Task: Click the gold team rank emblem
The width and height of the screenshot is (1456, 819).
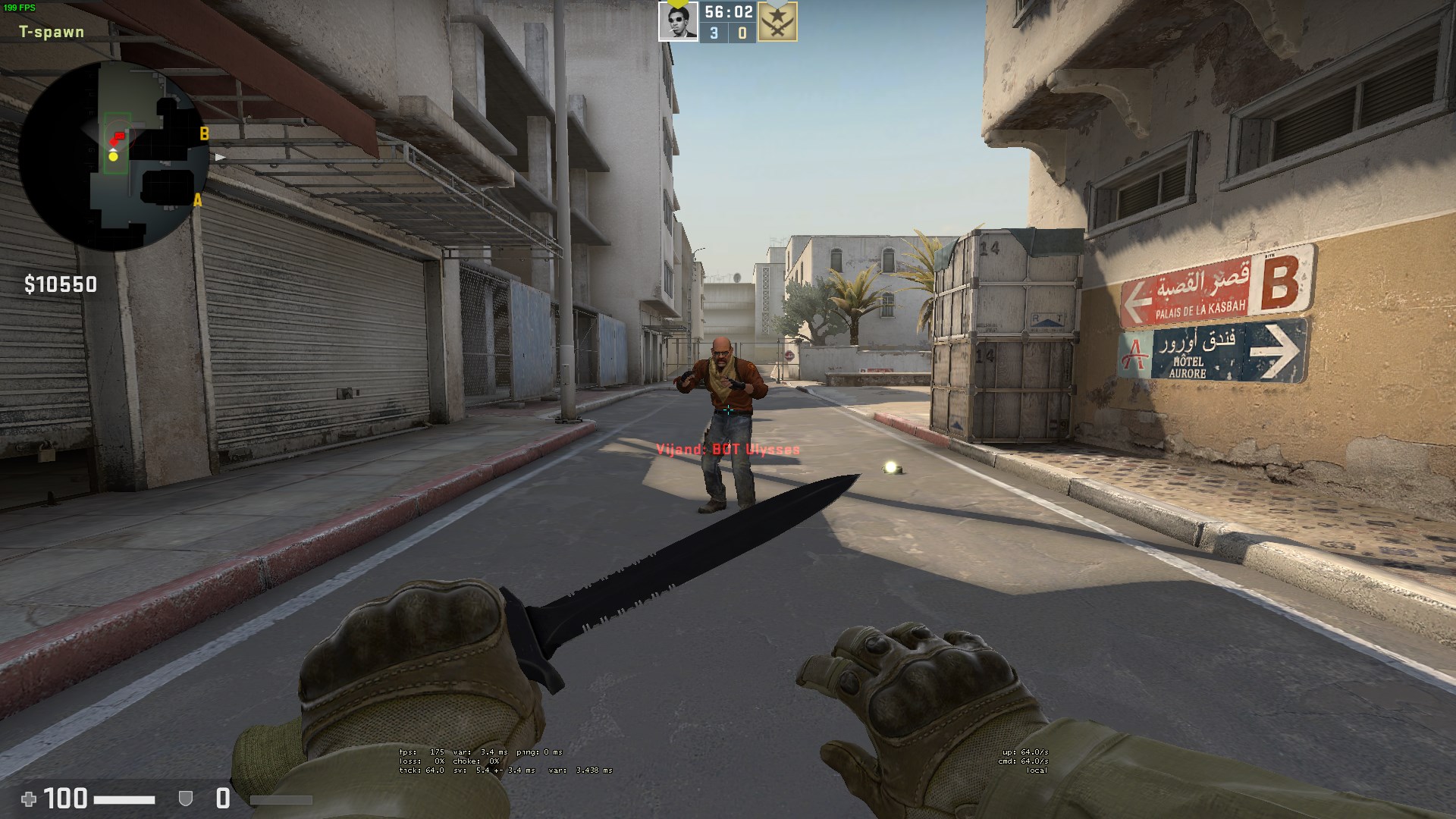Action: pyautogui.click(x=777, y=23)
